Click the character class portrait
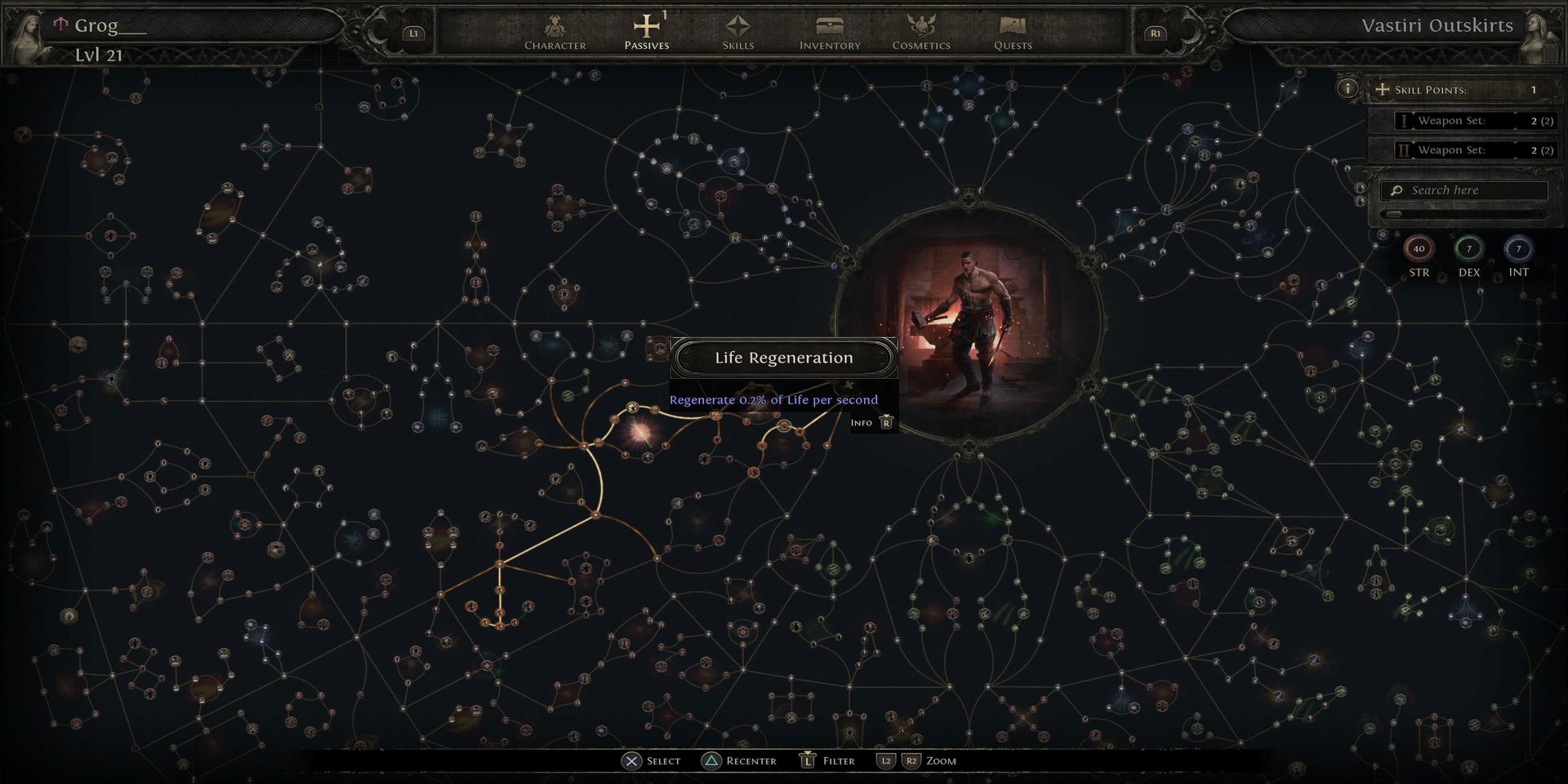Image resolution: width=1568 pixels, height=784 pixels. click(x=968, y=323)
